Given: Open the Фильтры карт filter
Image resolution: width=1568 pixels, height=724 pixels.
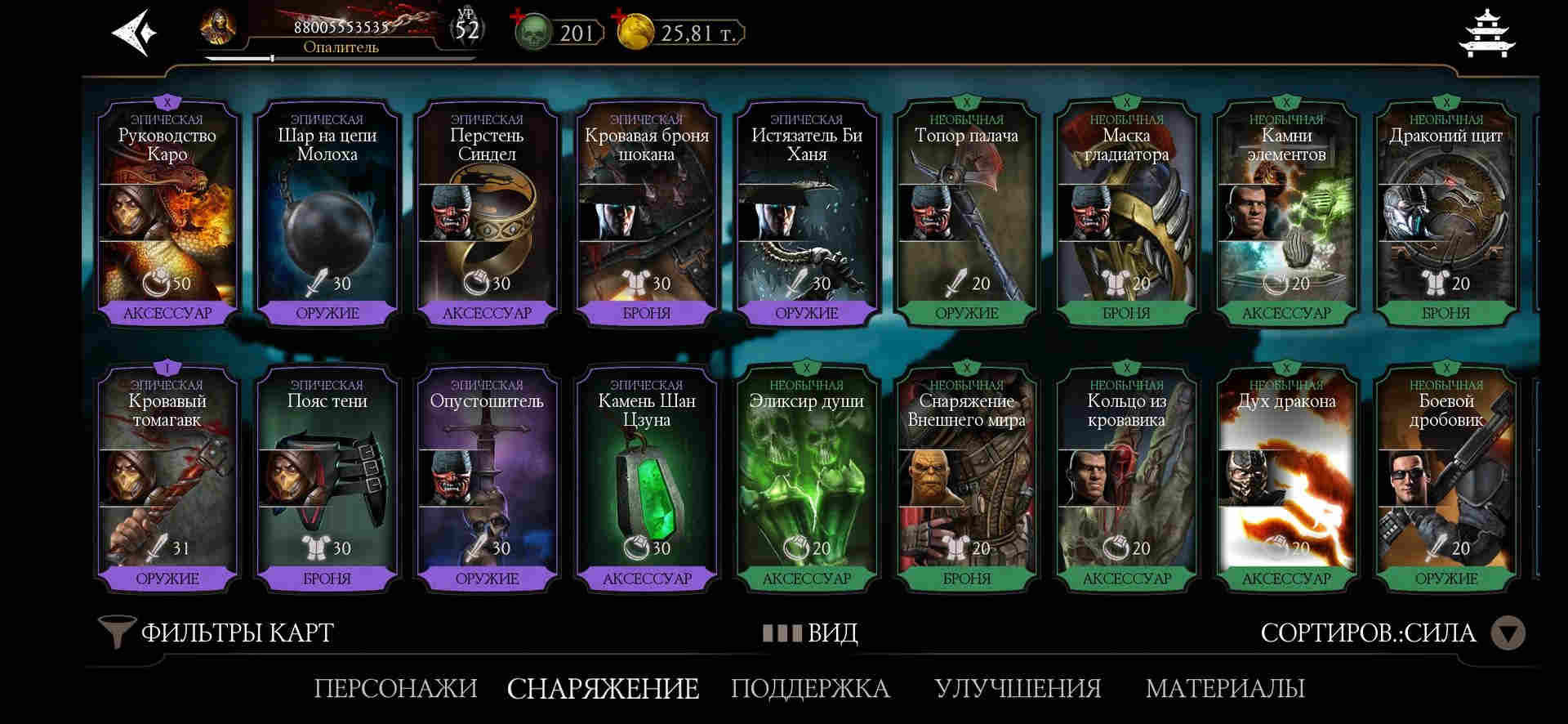Looking at the screenshot, I should (x=217, y=632).
